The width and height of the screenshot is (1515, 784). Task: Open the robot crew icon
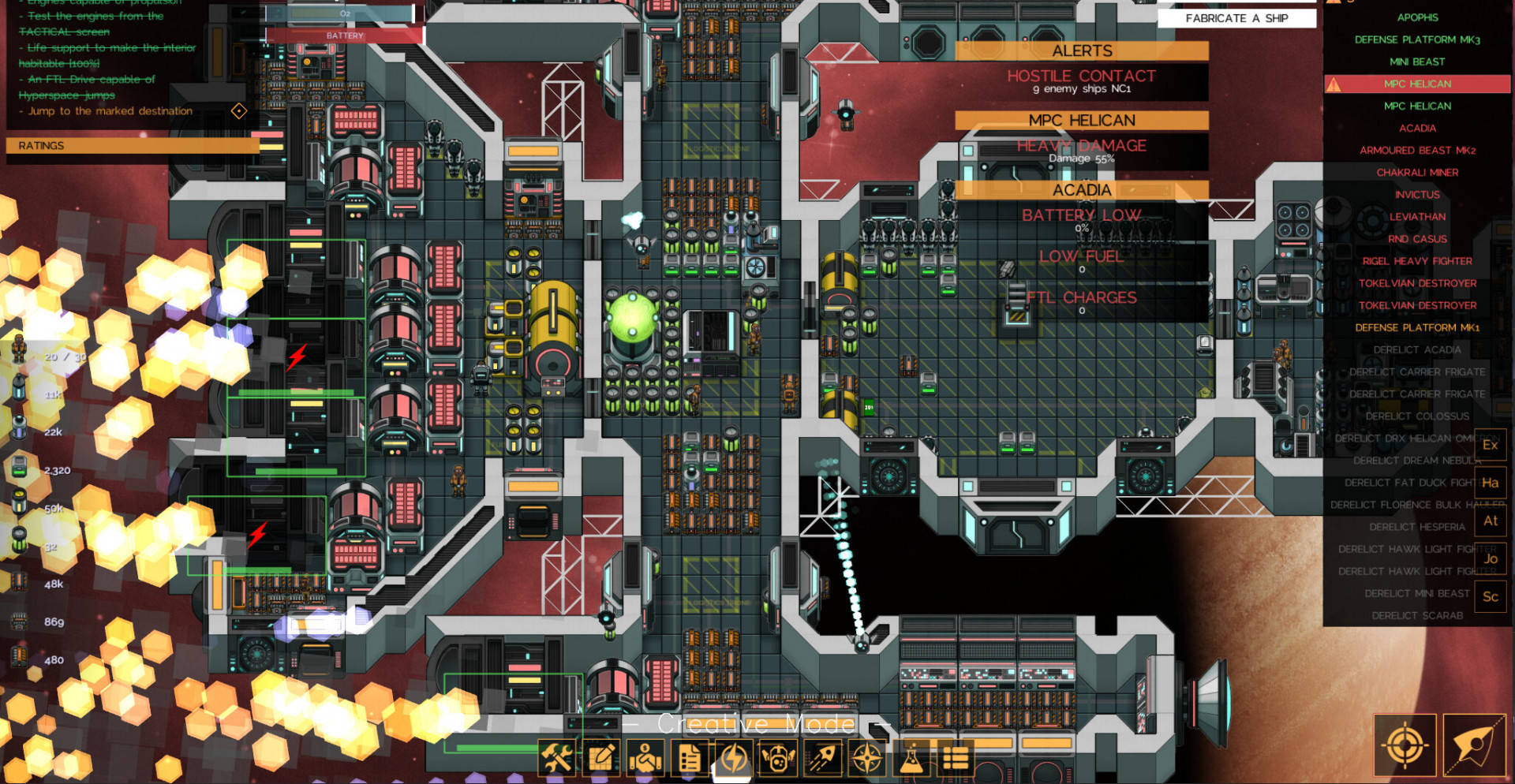[x=778, y=759]
